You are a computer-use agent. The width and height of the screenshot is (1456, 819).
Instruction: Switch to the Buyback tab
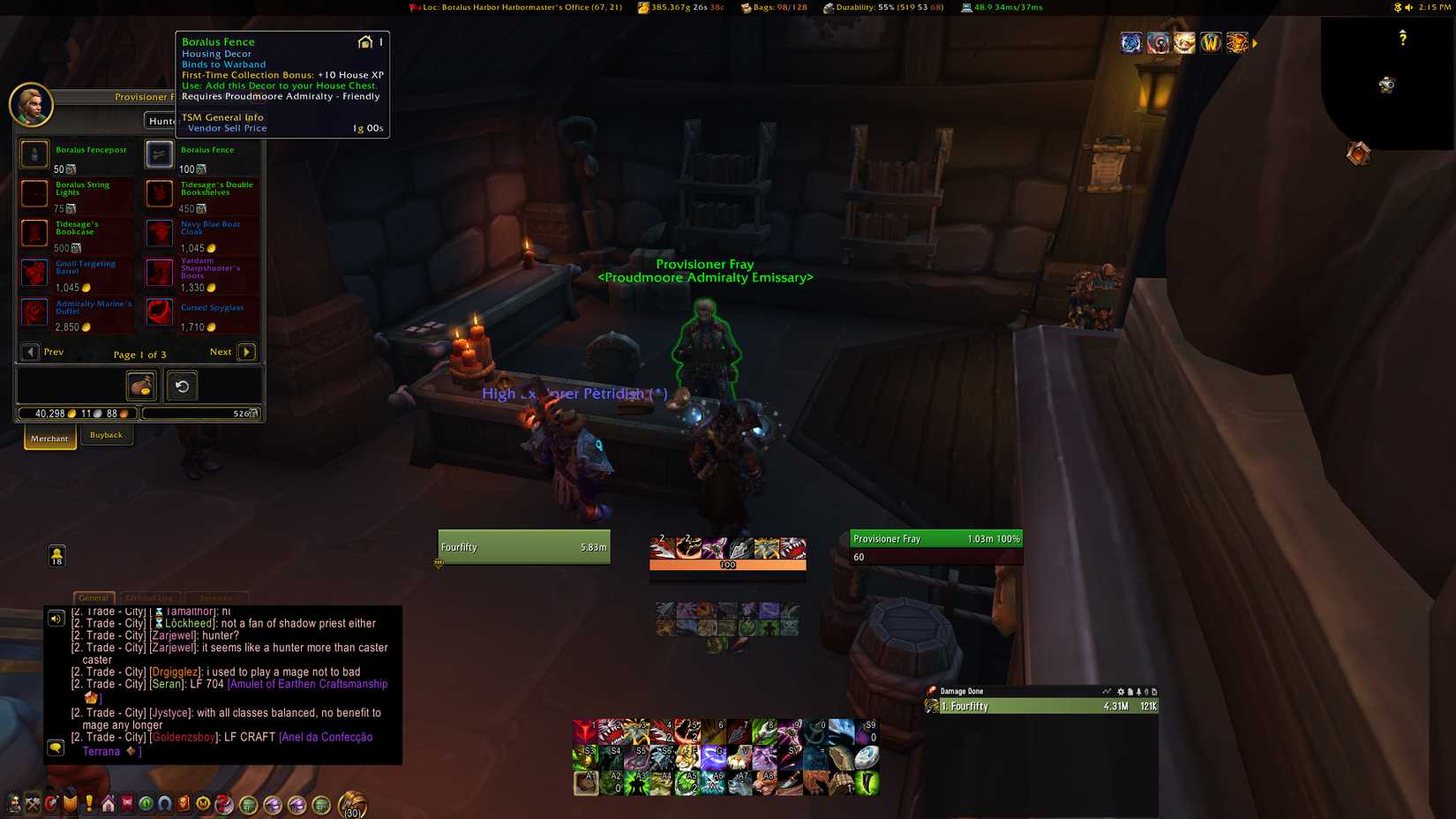click(x=107, y=434)
